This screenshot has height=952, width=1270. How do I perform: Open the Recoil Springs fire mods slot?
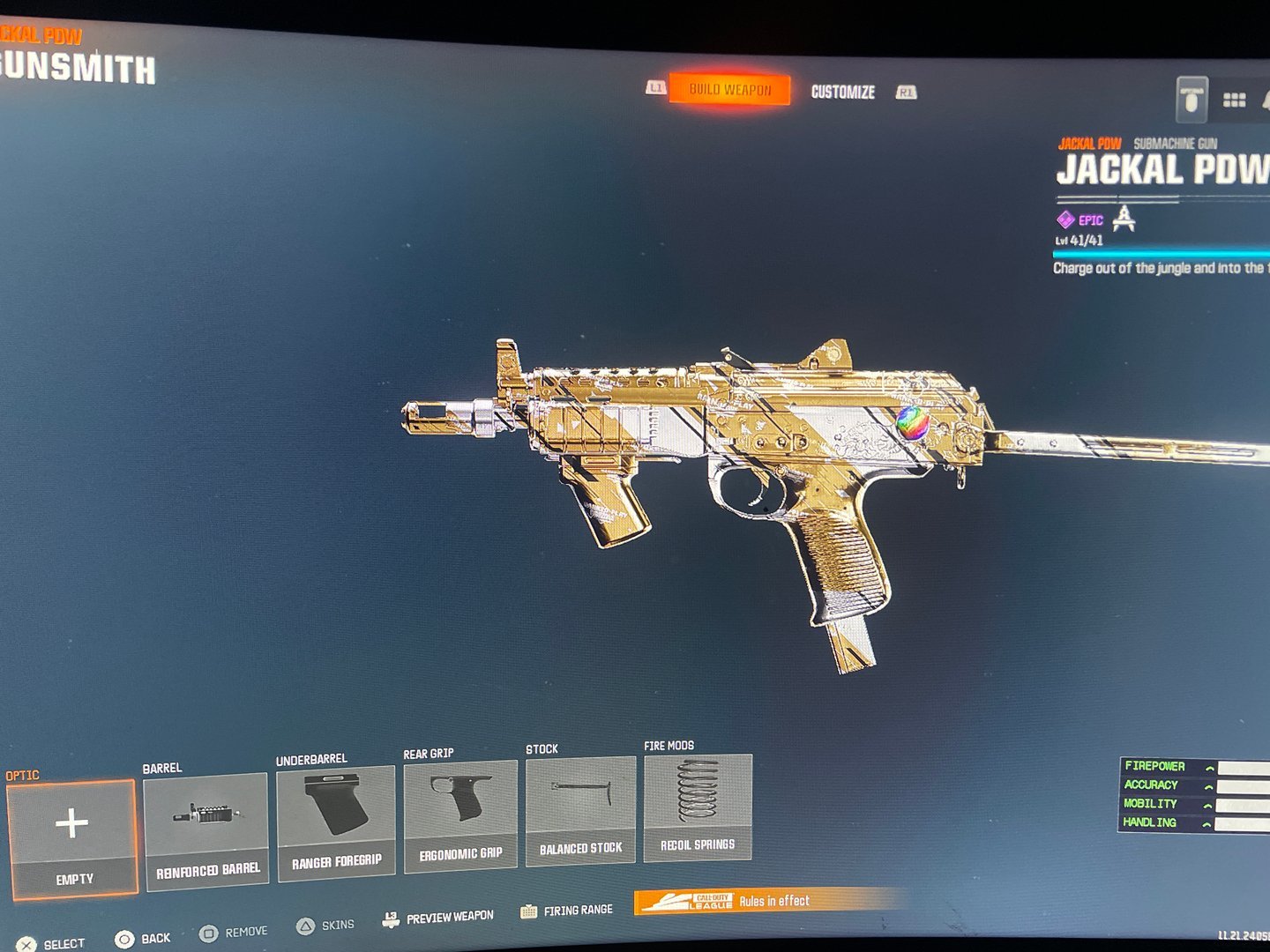(698, 806)
